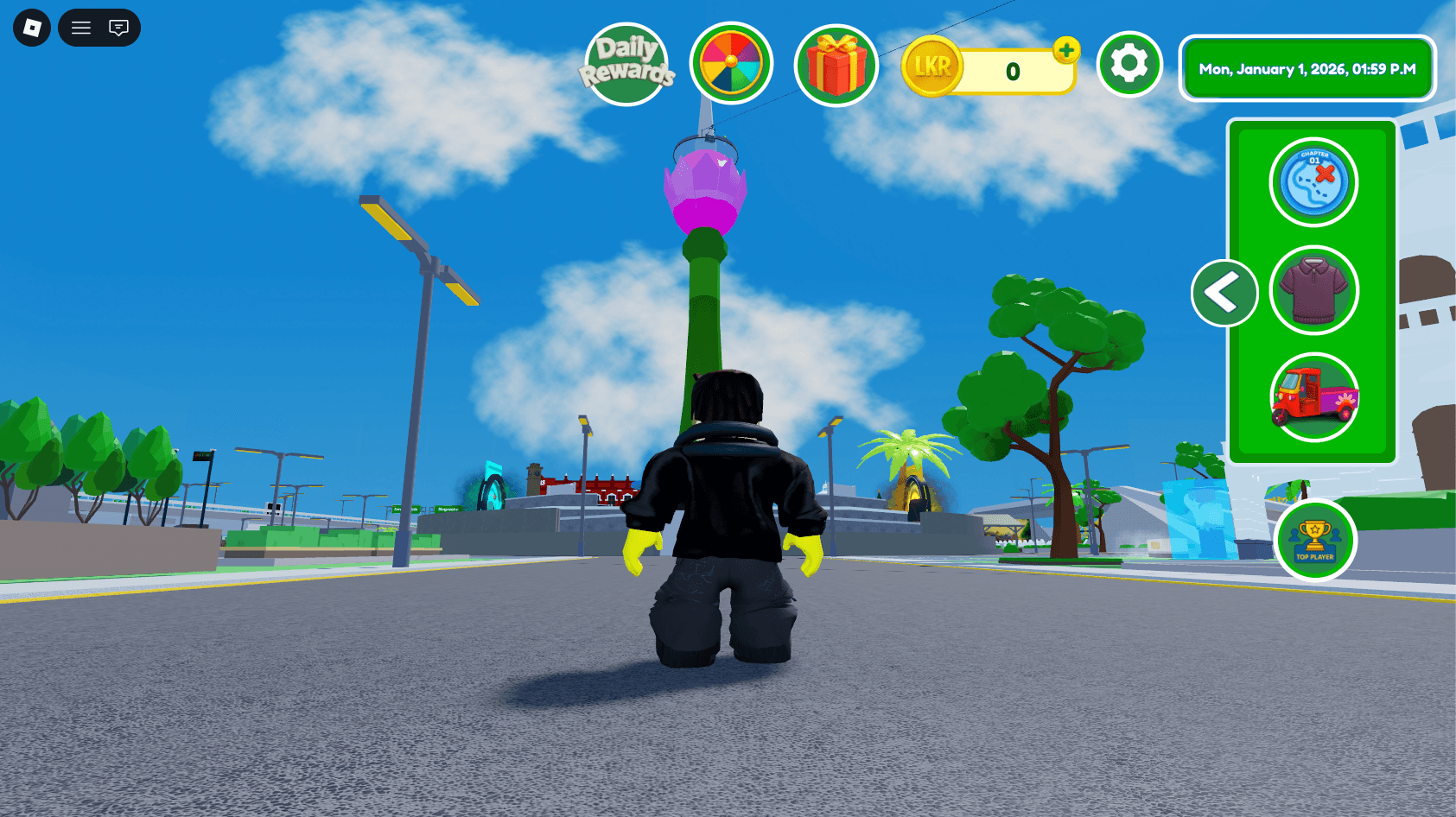
Task: Open the spin wheel minigame
Action: 730,66
